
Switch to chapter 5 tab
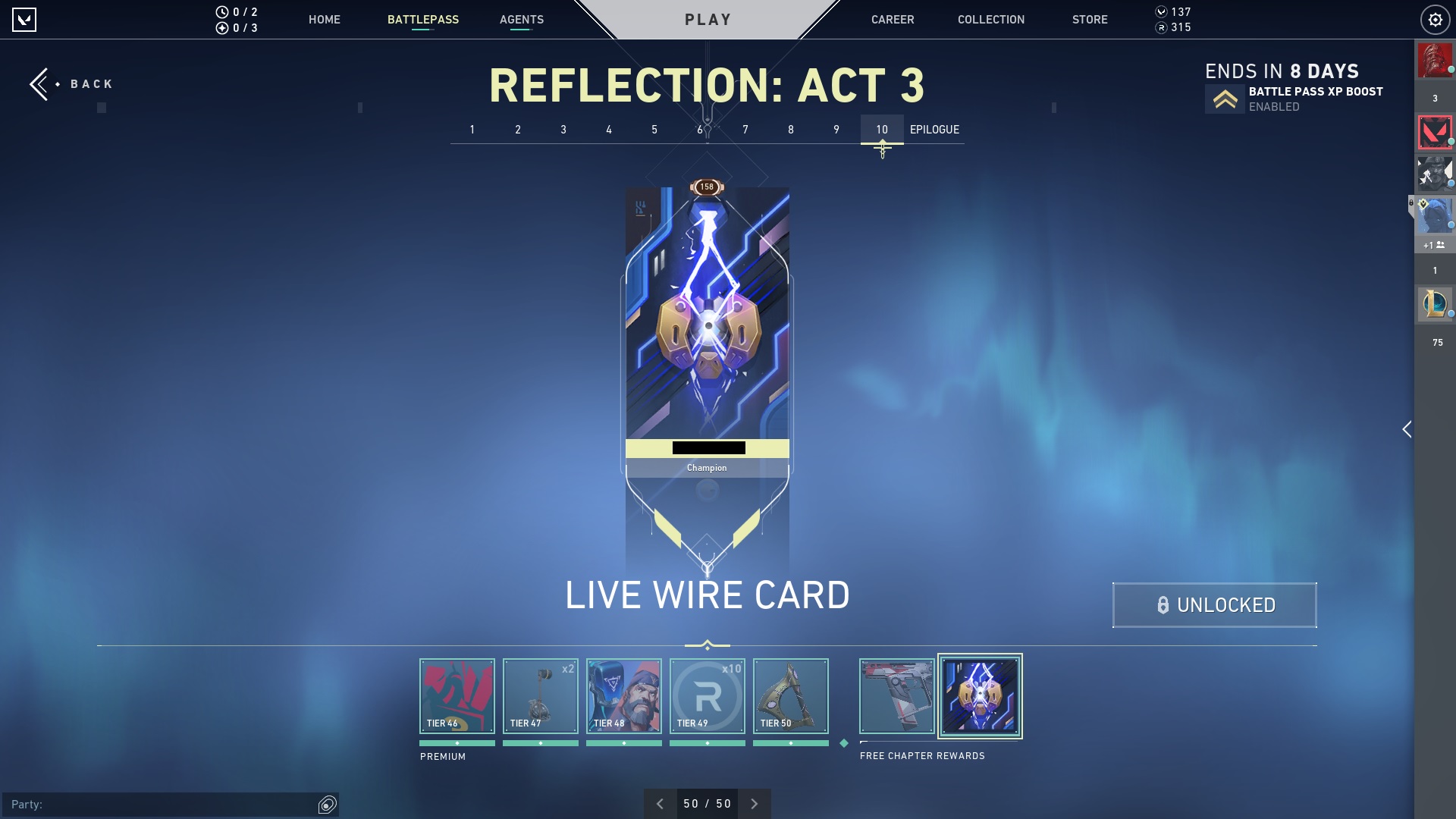[x=654, y=130]
